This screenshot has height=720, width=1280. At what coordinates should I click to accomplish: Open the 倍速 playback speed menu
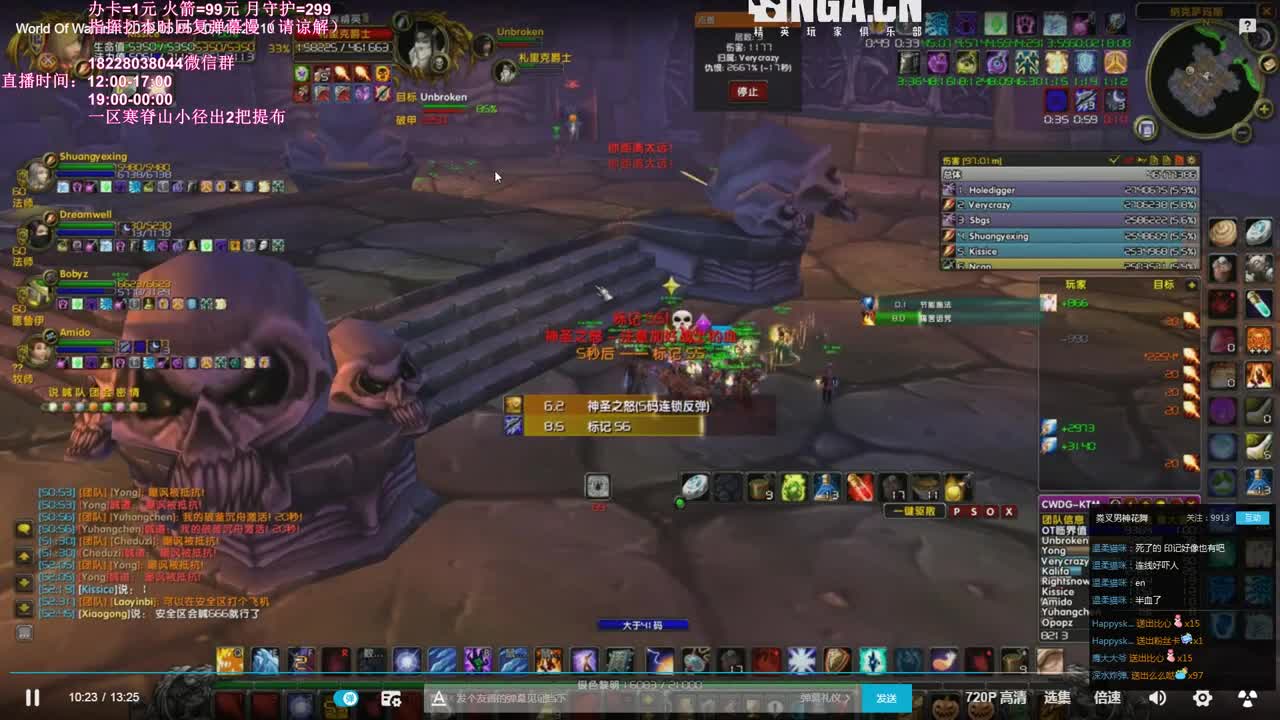coord(1107,698)
